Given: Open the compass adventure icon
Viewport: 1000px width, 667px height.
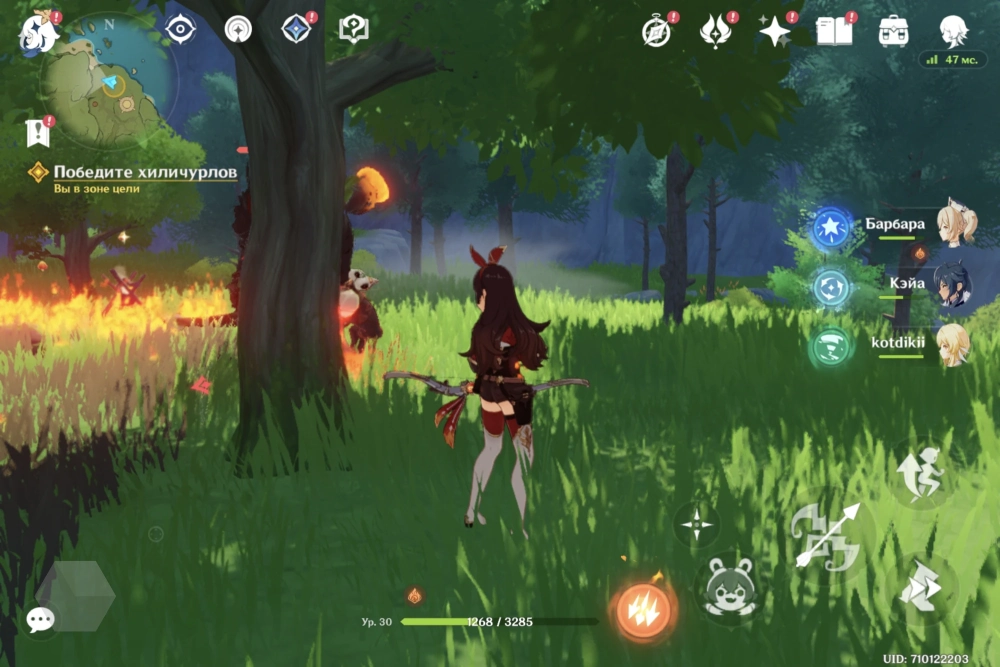Looking at the screenshot, I should (x=656, y=31).
